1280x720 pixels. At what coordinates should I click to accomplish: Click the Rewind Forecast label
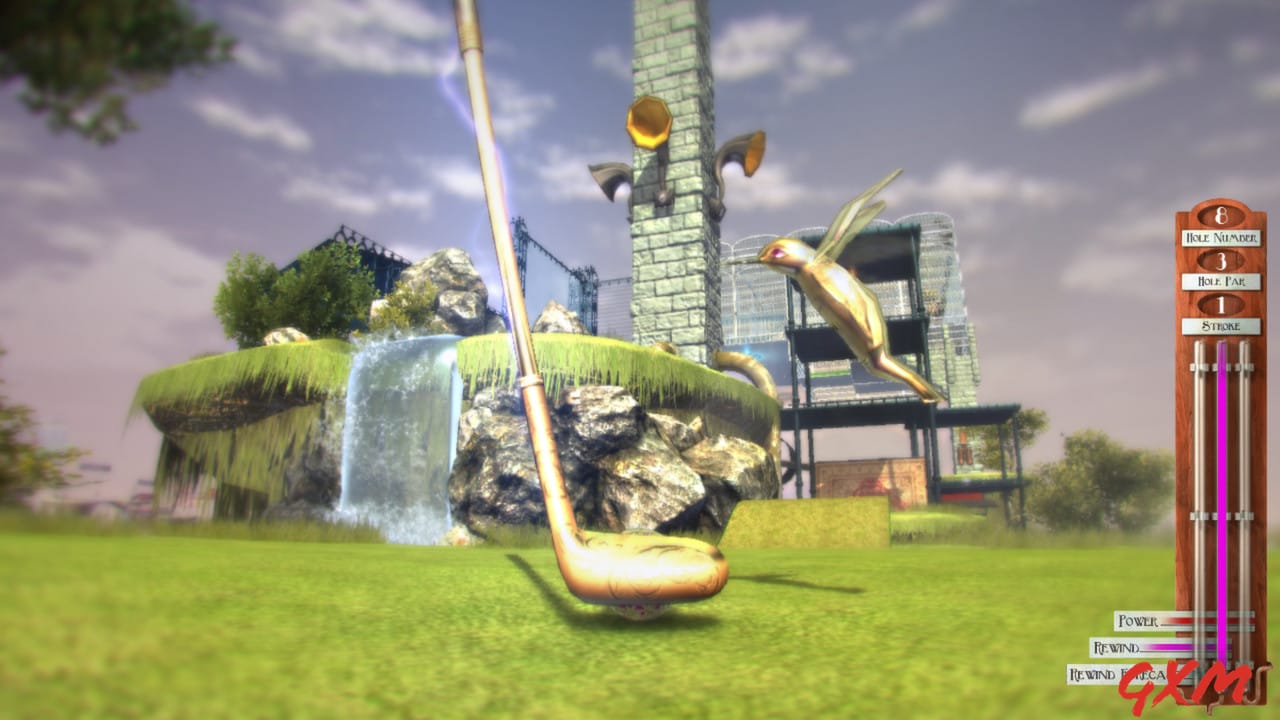[x=1118, y=673]
